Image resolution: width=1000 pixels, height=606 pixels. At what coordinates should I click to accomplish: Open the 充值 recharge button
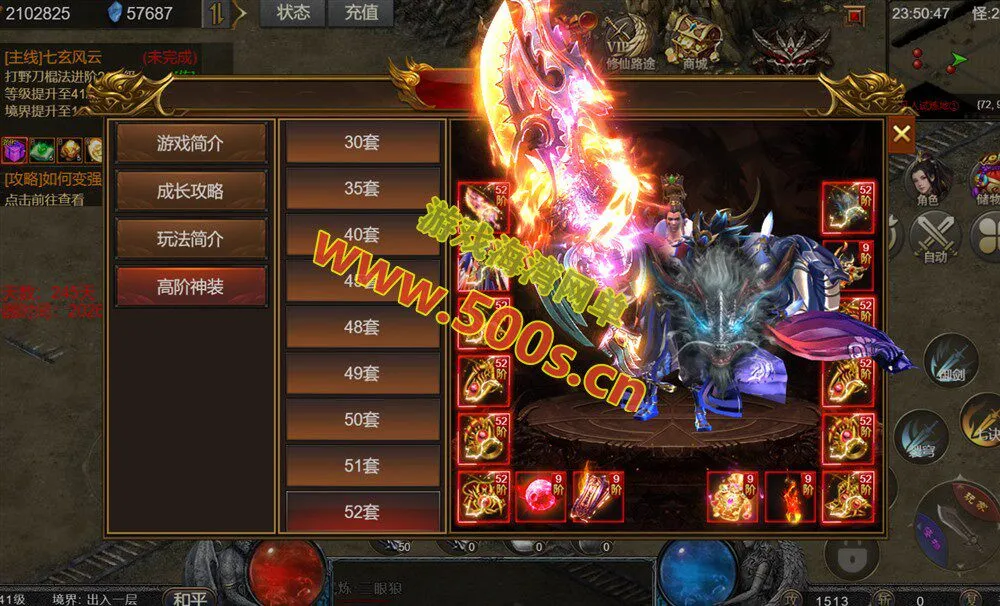(361, 13)
